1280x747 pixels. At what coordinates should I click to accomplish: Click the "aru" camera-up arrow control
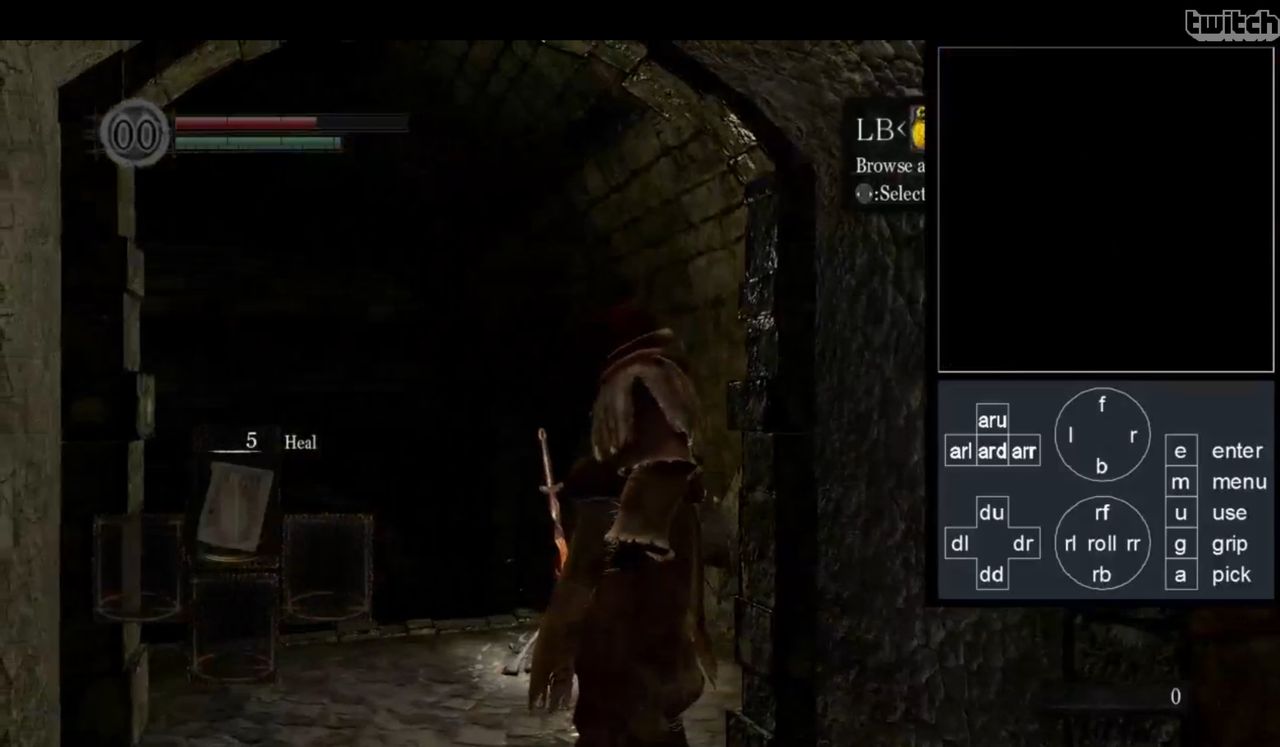tap(992, 421)
